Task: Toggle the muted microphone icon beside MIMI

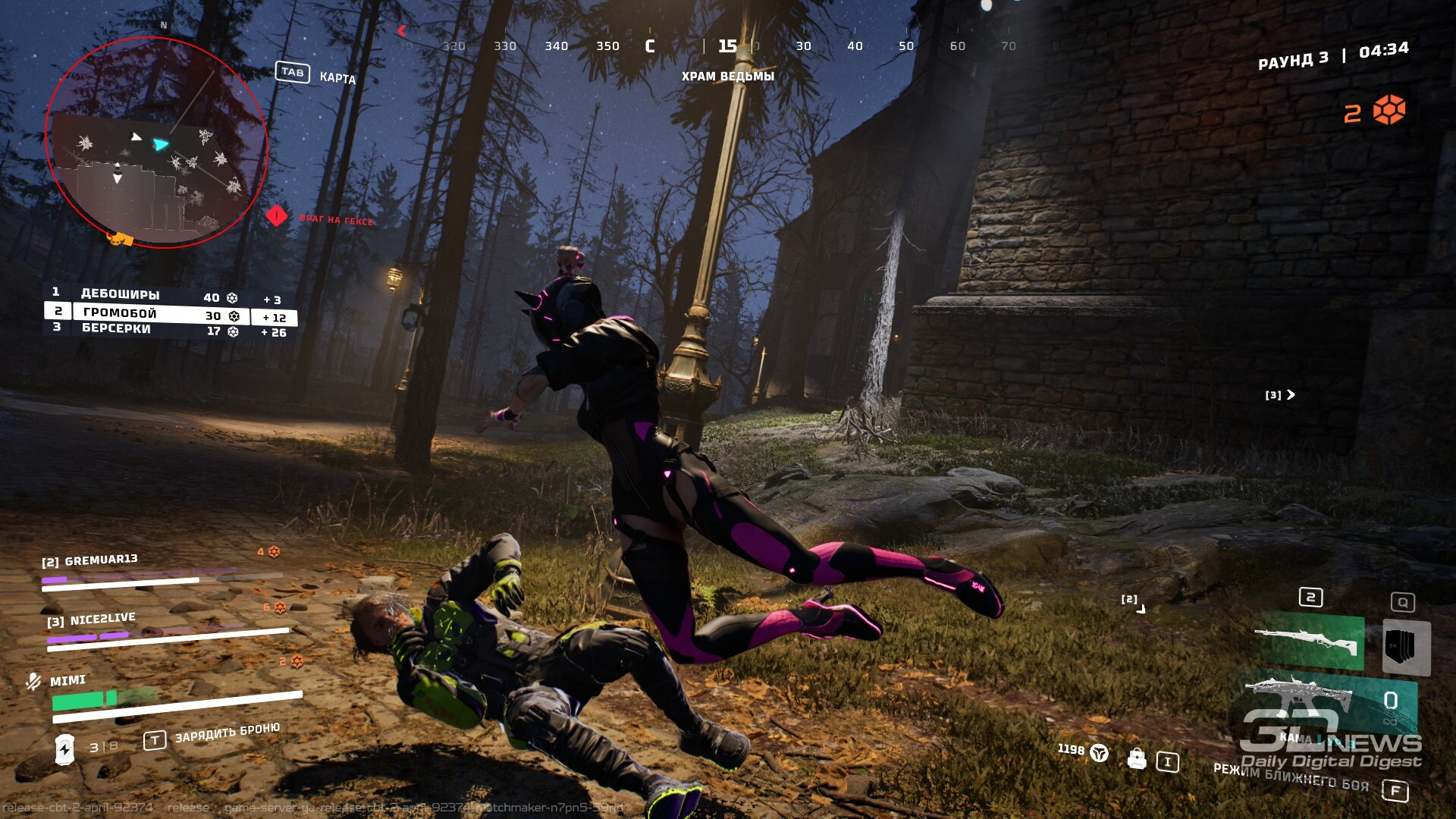Action: click(33, 681)
